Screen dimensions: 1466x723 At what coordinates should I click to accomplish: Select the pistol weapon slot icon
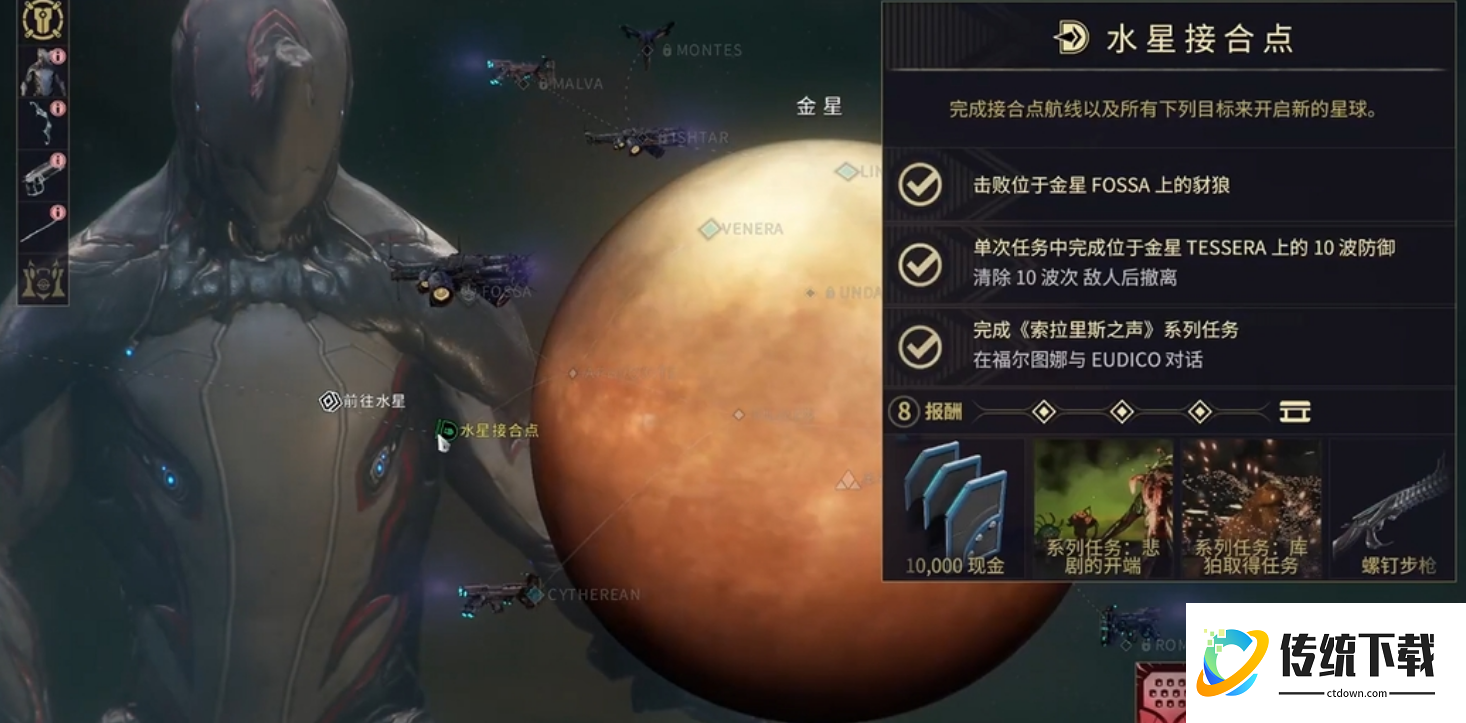pos(42,173)
